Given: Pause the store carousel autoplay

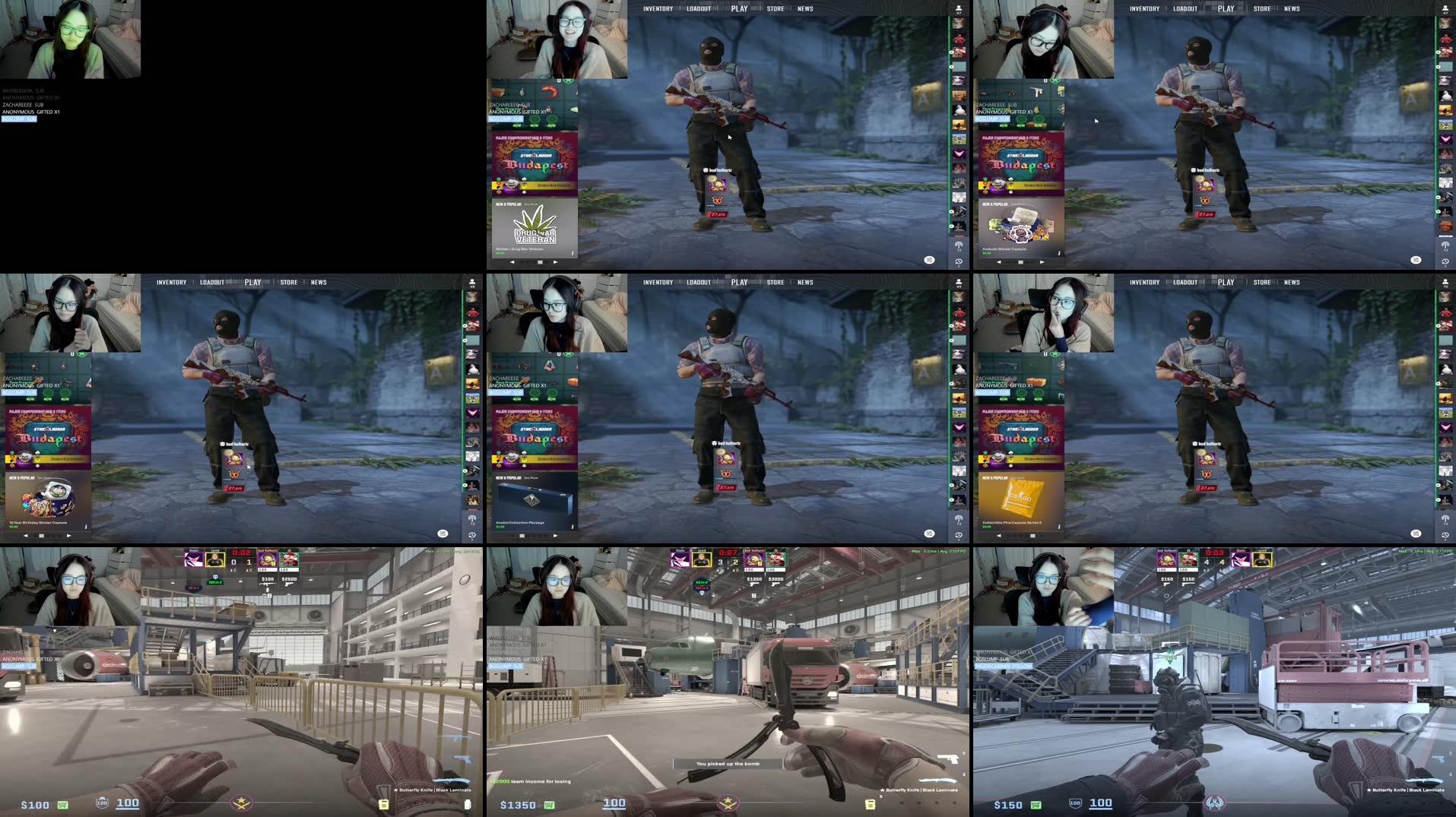Looking at the screenshot, I should (540, 261).
